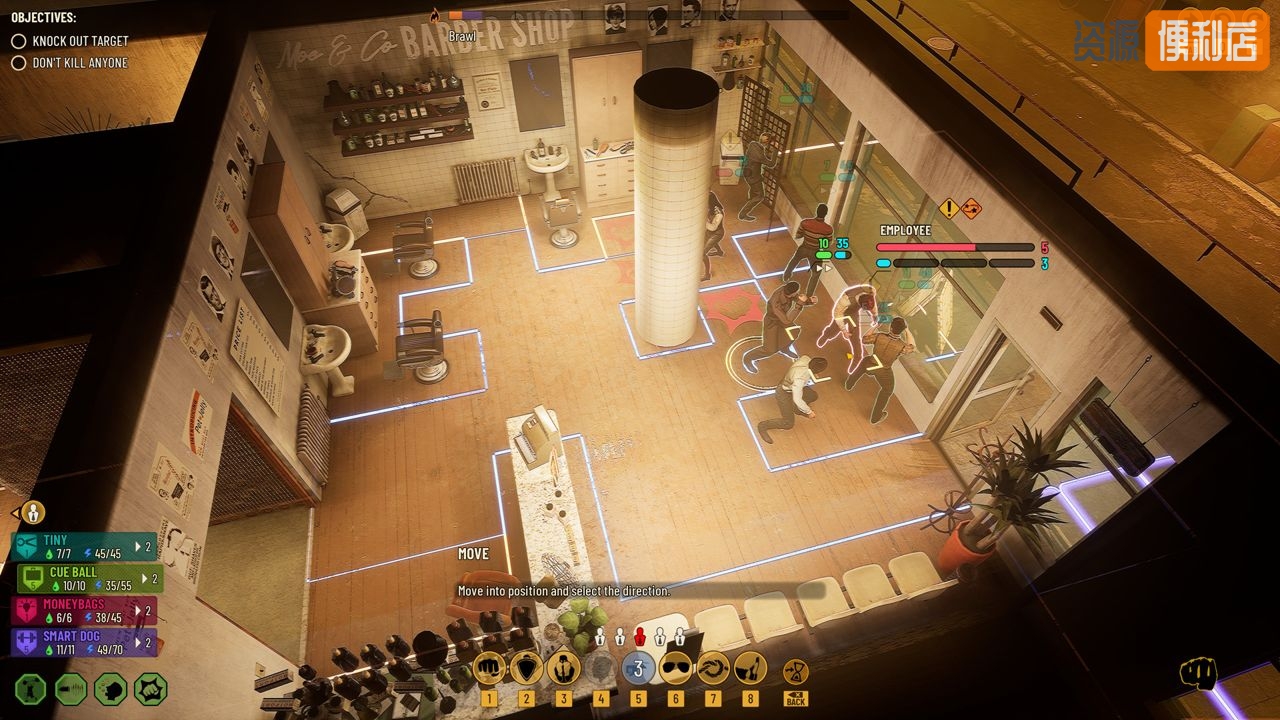The height and width of the screenshot is (720, 1280).
Task: Use the grapple hold ability
Action: point(563,668)
